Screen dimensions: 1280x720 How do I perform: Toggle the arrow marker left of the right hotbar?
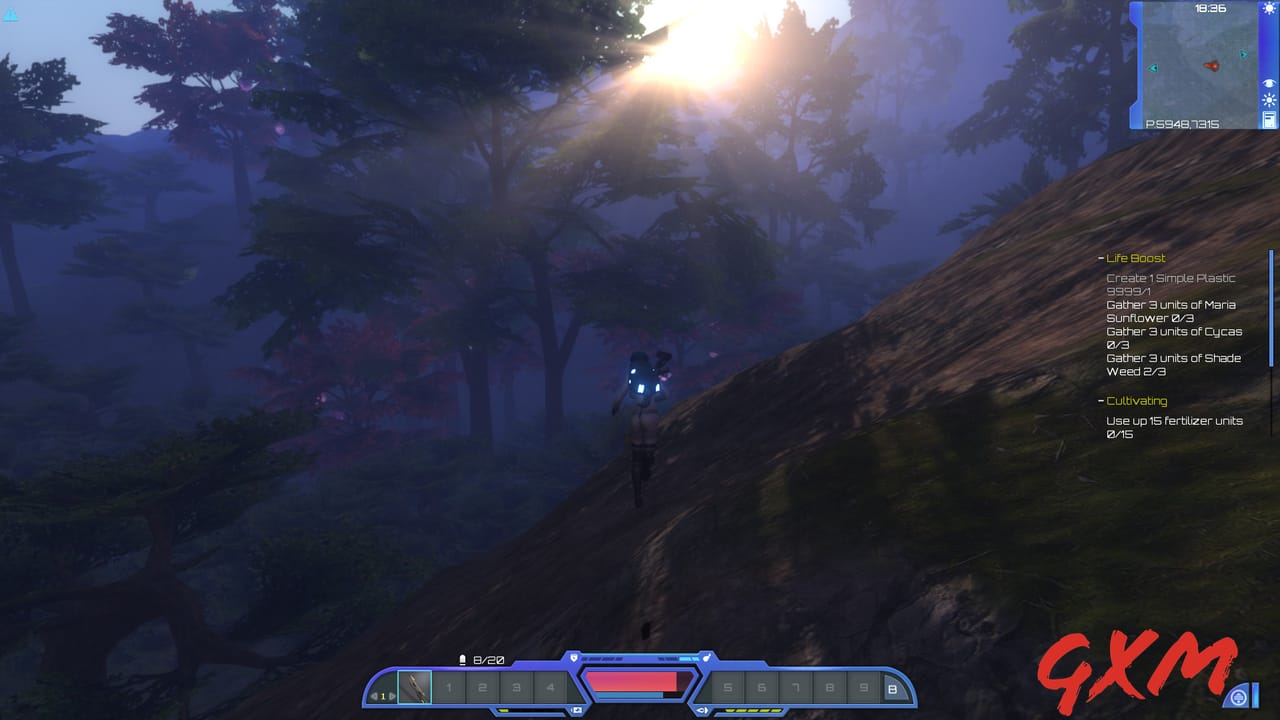[x=703, y=708]
